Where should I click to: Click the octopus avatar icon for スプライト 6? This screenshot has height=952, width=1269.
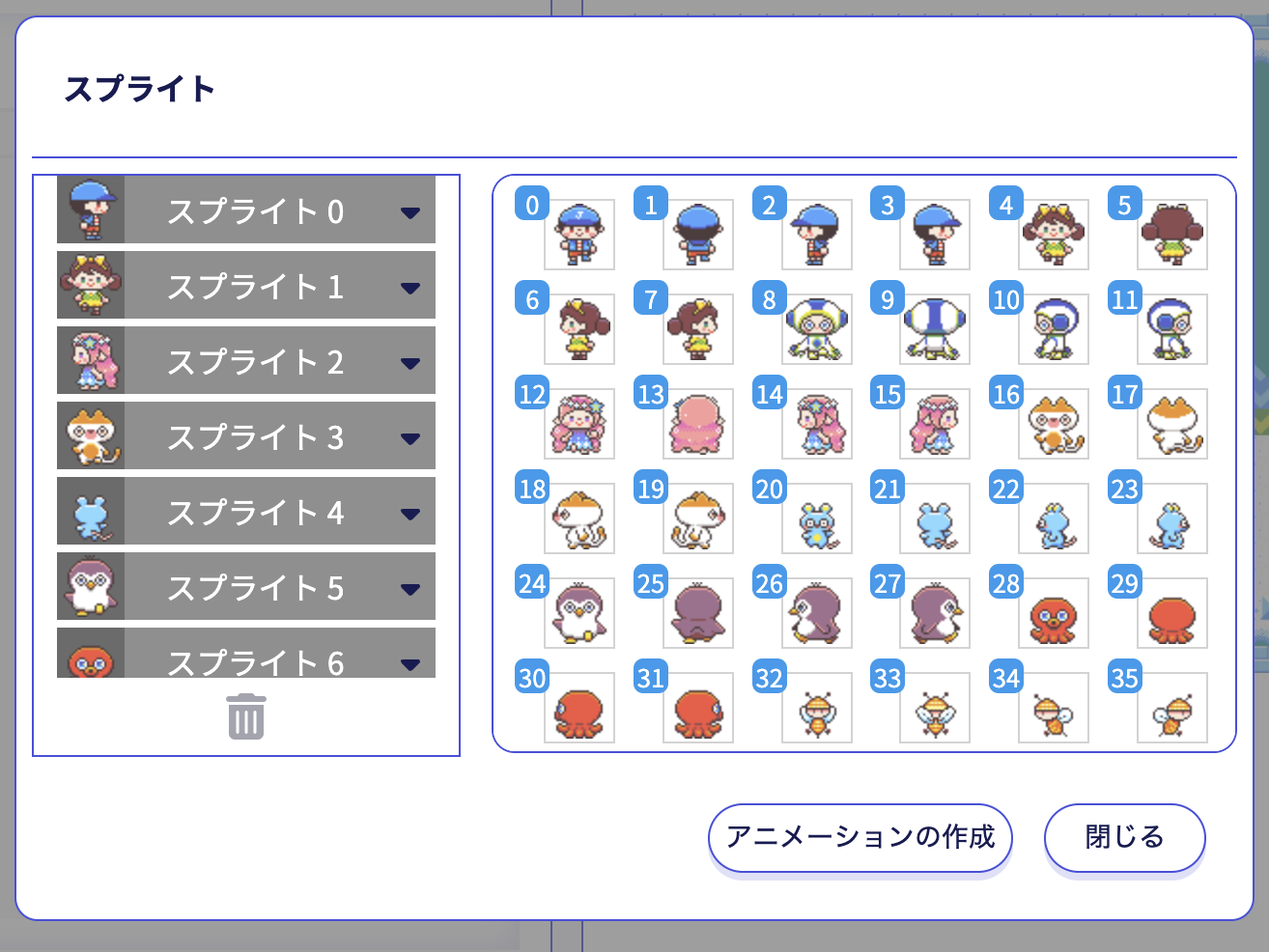tap(89, 658)
